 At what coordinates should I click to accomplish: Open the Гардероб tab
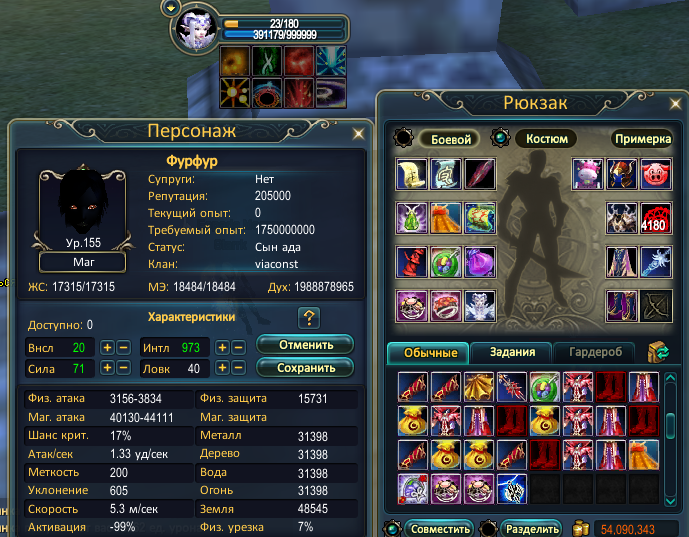(595, 352)
